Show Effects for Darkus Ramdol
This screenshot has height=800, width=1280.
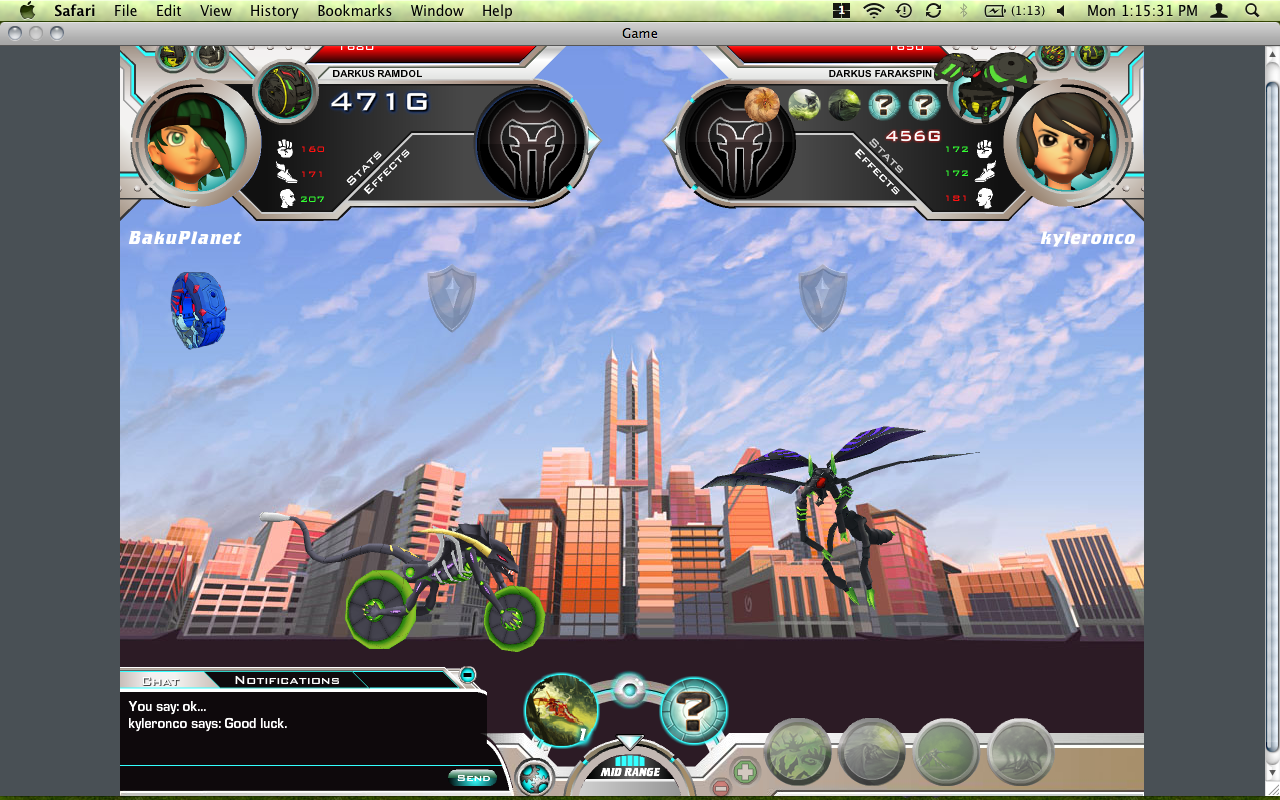[384, 174]
